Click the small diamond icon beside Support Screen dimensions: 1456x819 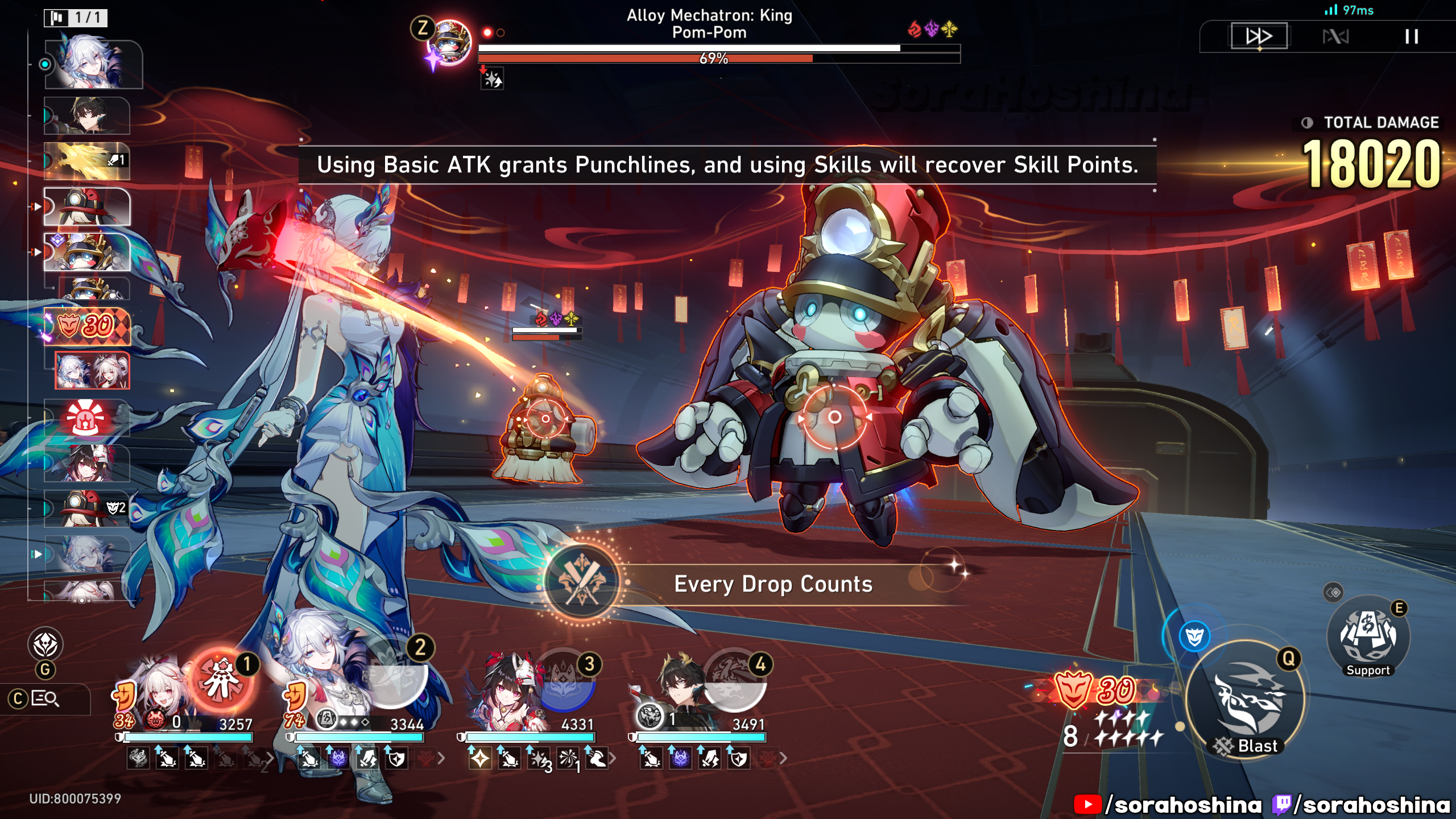click(1333, 593)
